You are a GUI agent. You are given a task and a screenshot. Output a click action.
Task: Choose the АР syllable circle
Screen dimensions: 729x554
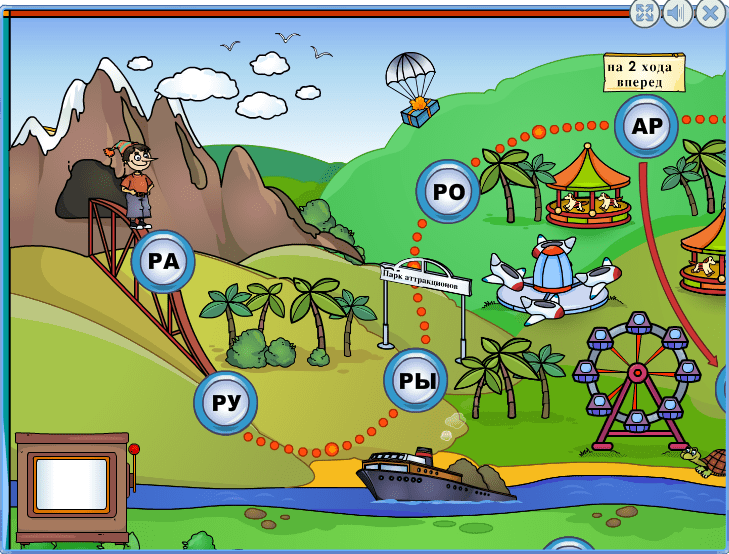pyautogui.click(x=647, y=126)
